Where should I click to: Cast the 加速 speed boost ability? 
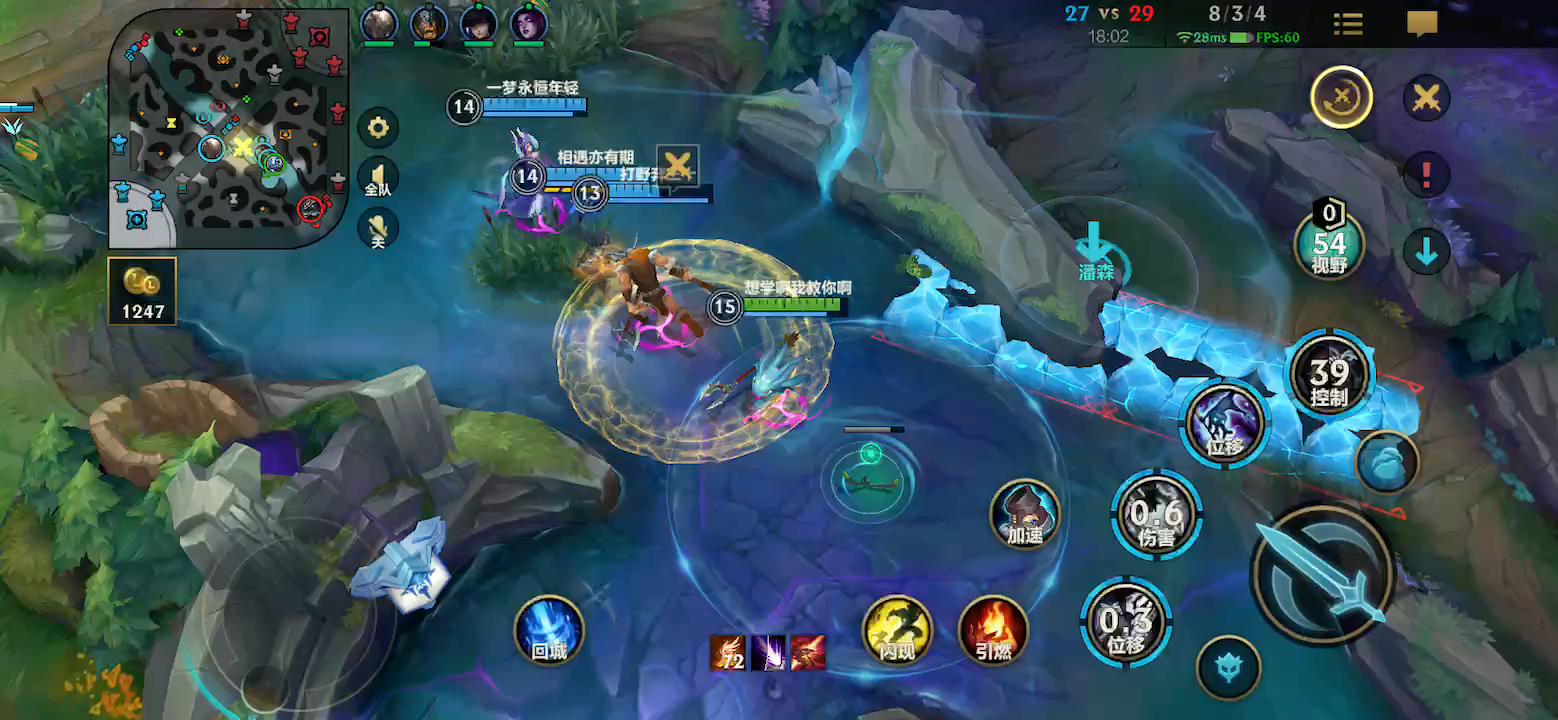coord(1024,513)
